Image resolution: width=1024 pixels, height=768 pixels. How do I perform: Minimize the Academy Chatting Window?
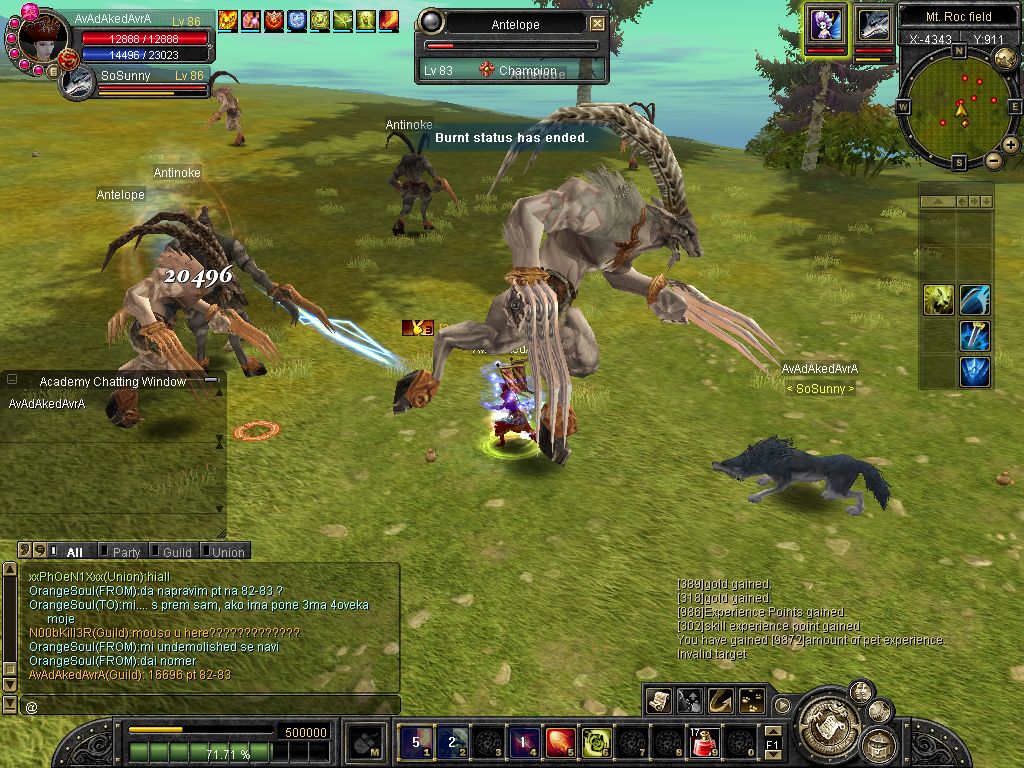coord(211,381)
